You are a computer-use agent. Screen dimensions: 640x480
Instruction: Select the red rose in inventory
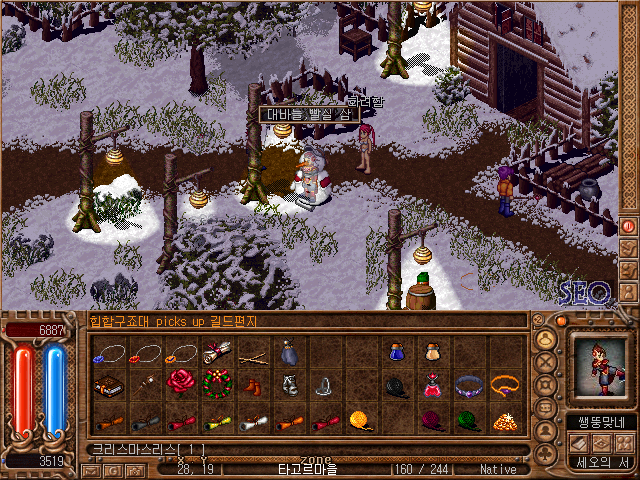point(180,383)
